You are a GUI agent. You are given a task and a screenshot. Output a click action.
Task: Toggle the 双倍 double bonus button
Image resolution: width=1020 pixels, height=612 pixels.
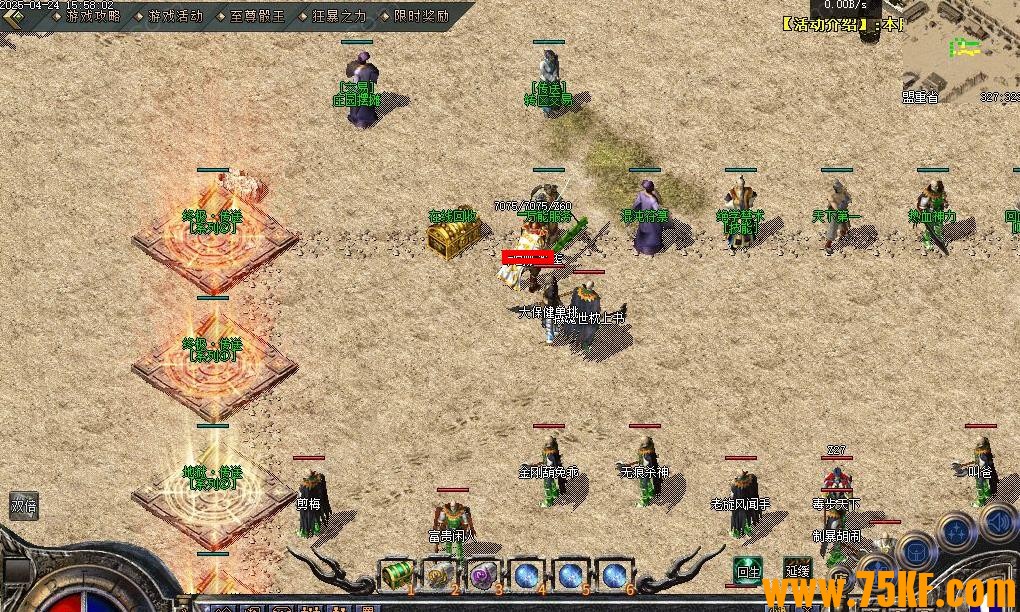24,506
